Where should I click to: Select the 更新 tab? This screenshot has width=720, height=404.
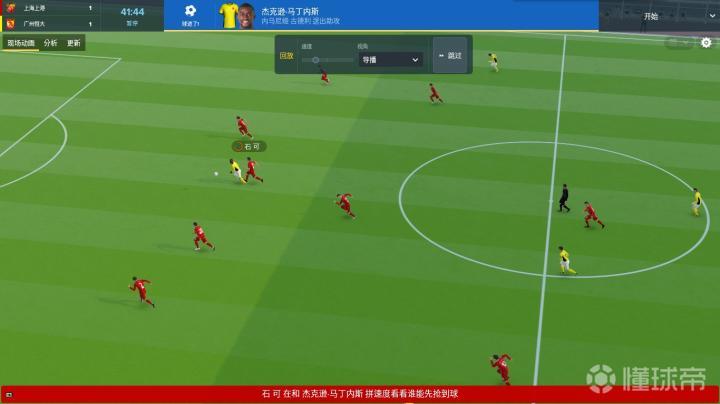[73, 43]
